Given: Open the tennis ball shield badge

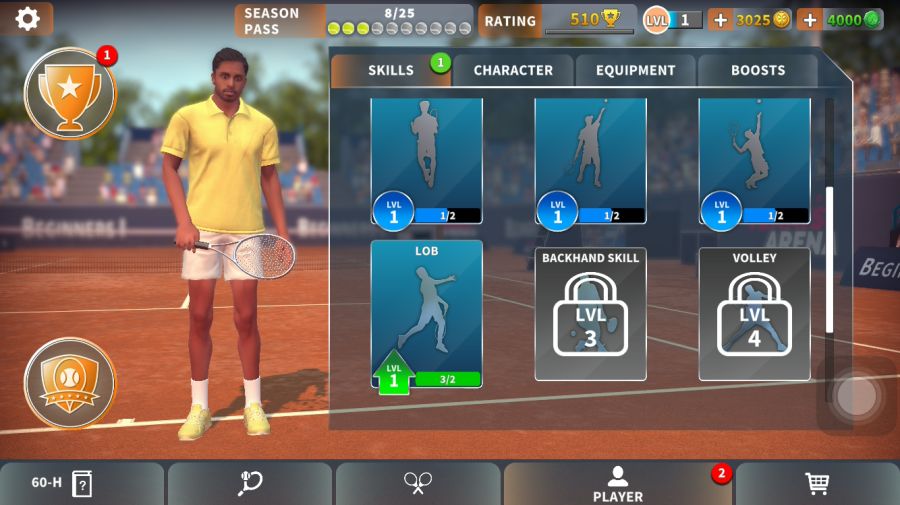Looking at the screenshot, I should click(x=70, y=382).
